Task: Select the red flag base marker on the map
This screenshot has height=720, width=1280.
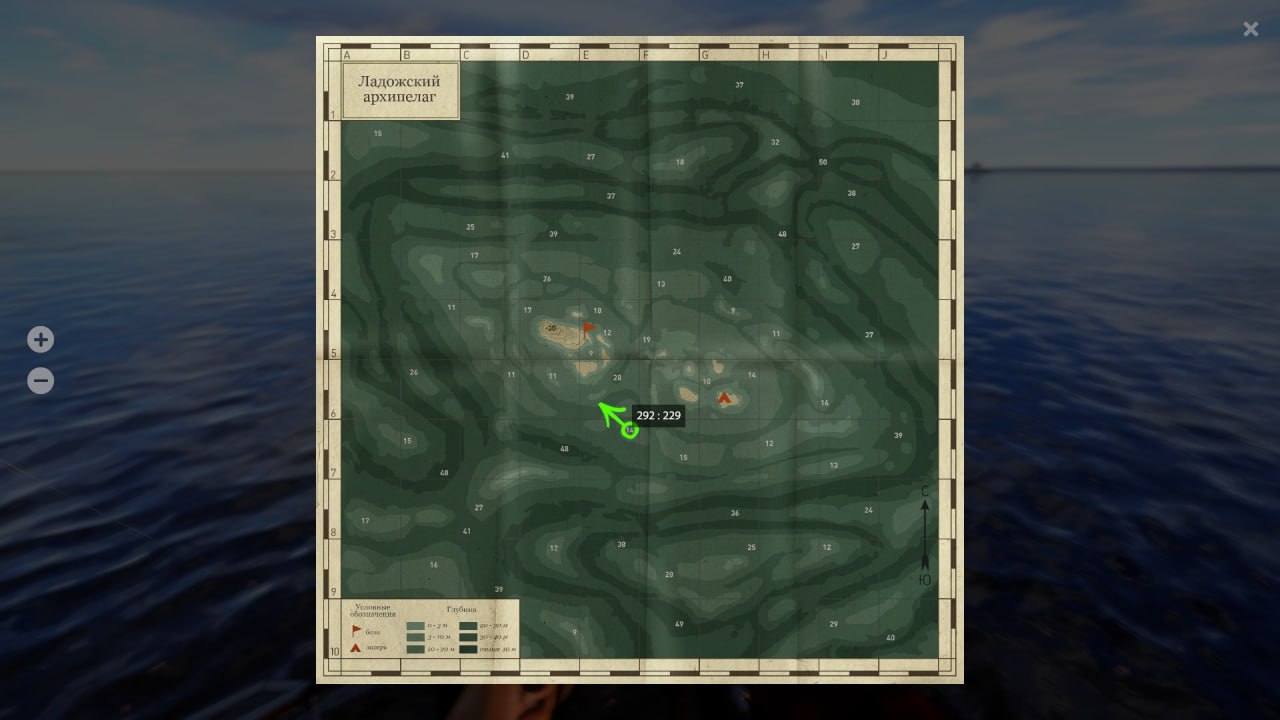Action: click(x=588, y=327)
